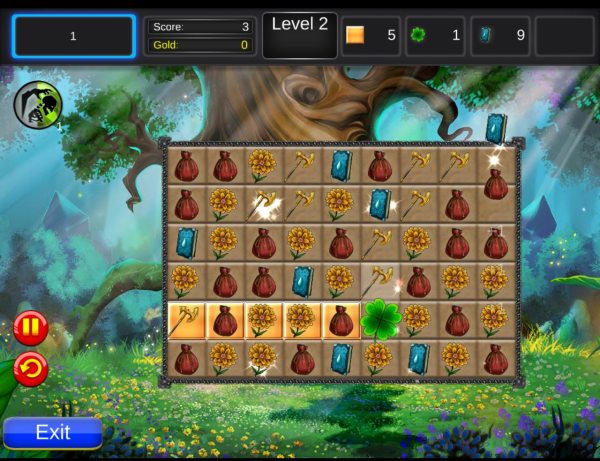Screen dimensions: 600x461
Task: Restart the level using the red arrow button
Action: pyautogui.click(x=30, y=369)
